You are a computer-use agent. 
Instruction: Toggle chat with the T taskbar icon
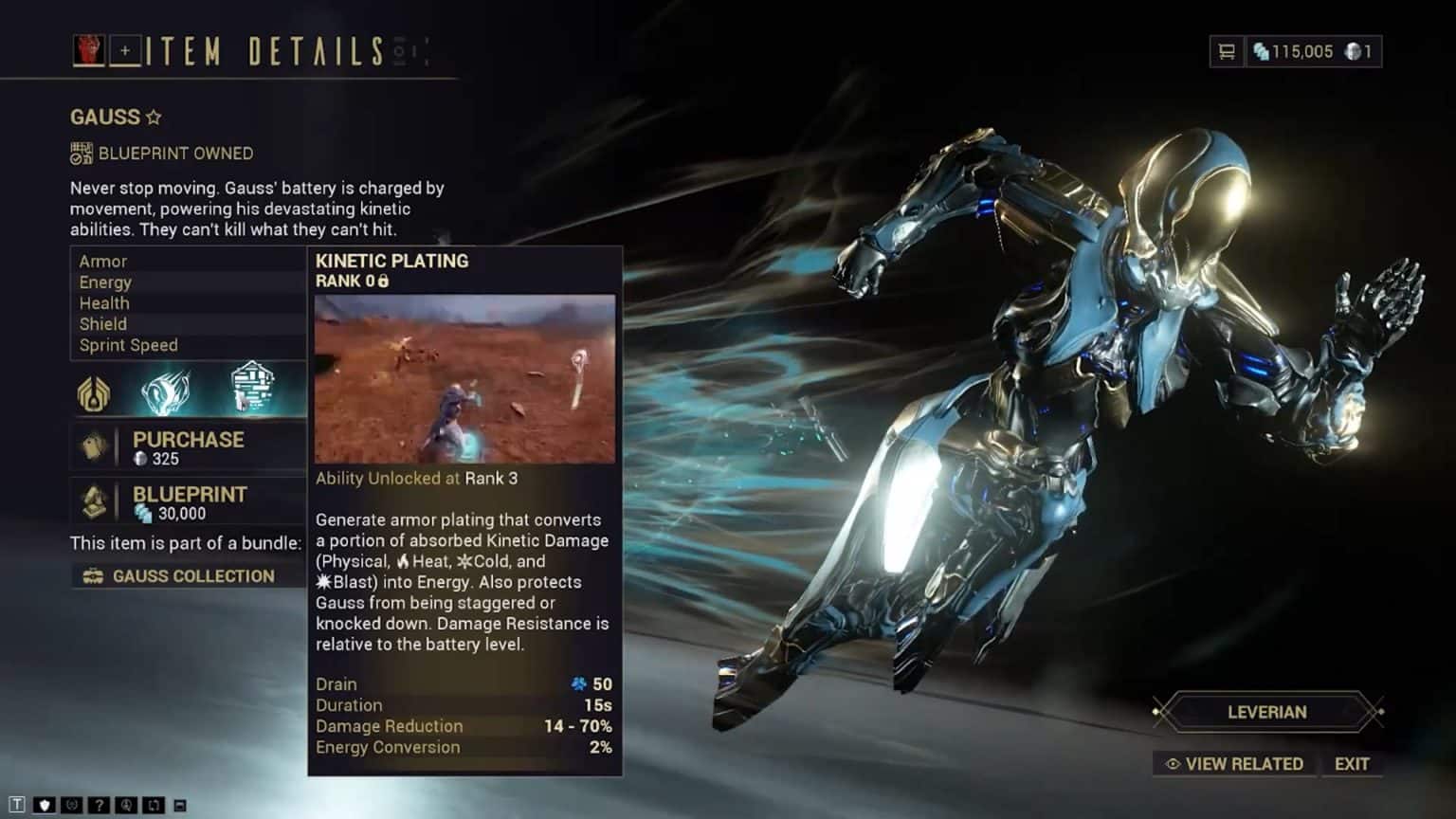tap(16, 804)
